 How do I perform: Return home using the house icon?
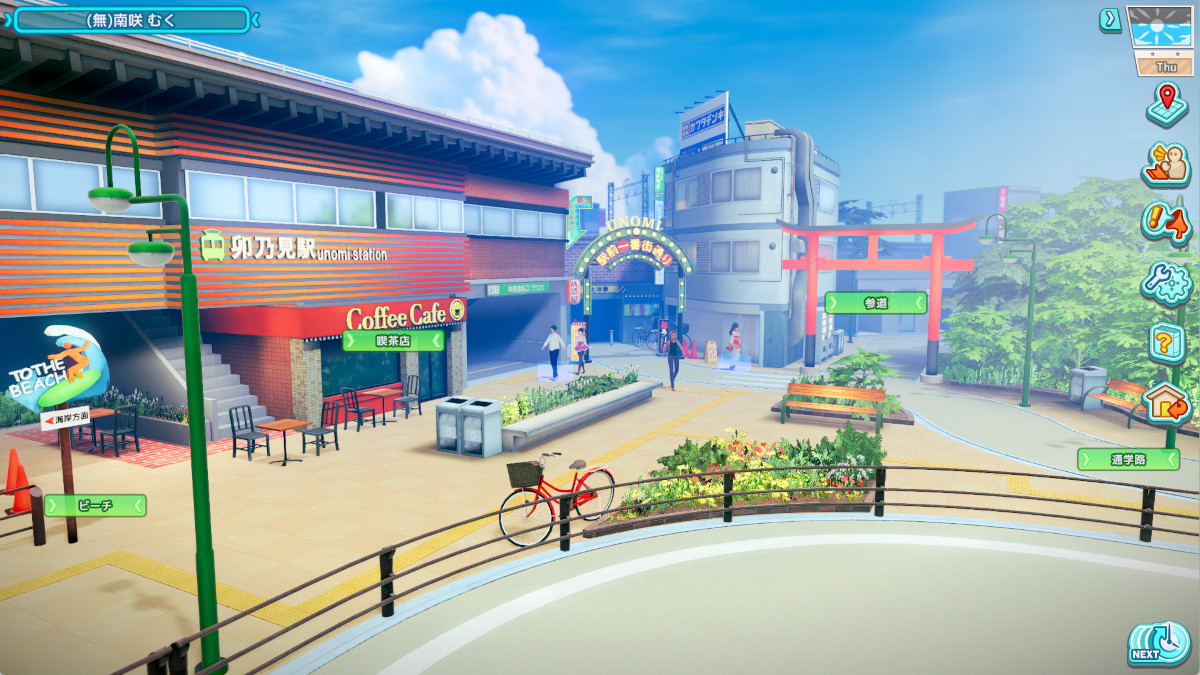tap(1165, 401)
